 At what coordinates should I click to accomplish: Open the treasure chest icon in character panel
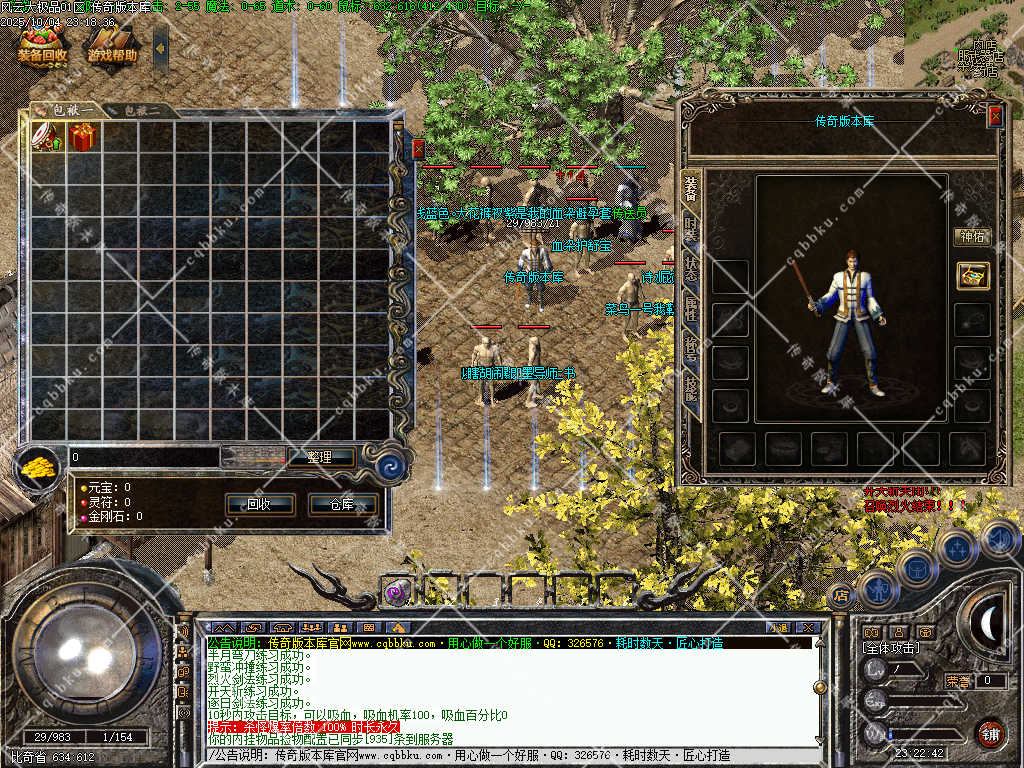(972, 275)
